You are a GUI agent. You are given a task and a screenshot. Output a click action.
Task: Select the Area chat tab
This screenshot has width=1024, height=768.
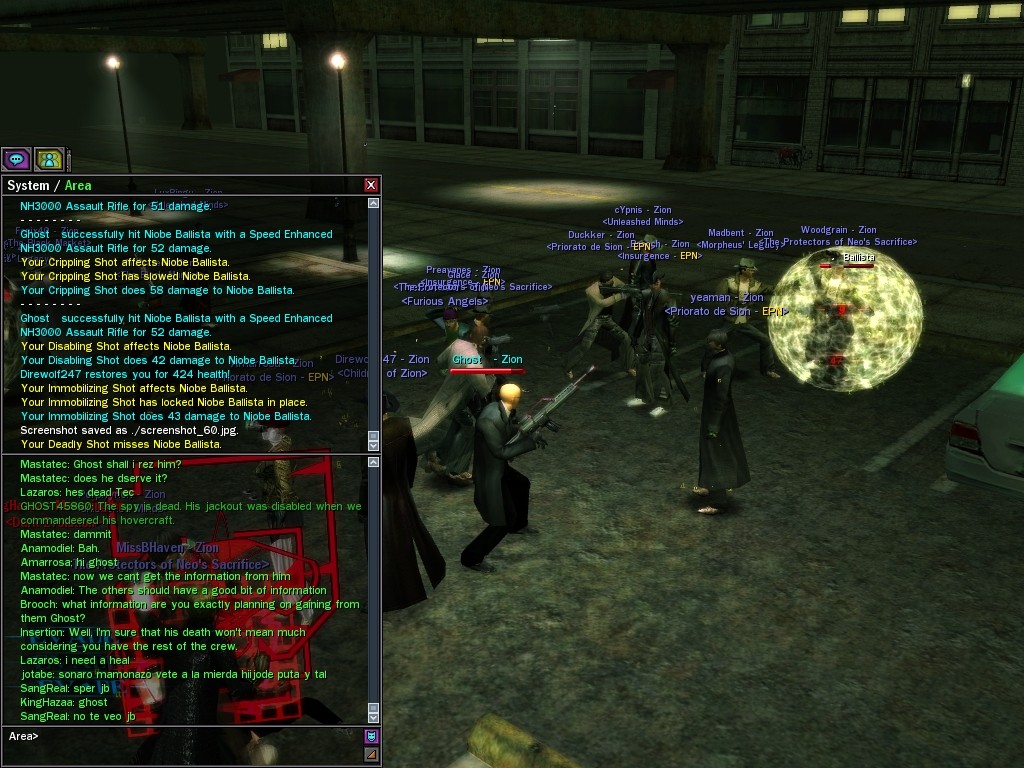(x=78, y=185)
